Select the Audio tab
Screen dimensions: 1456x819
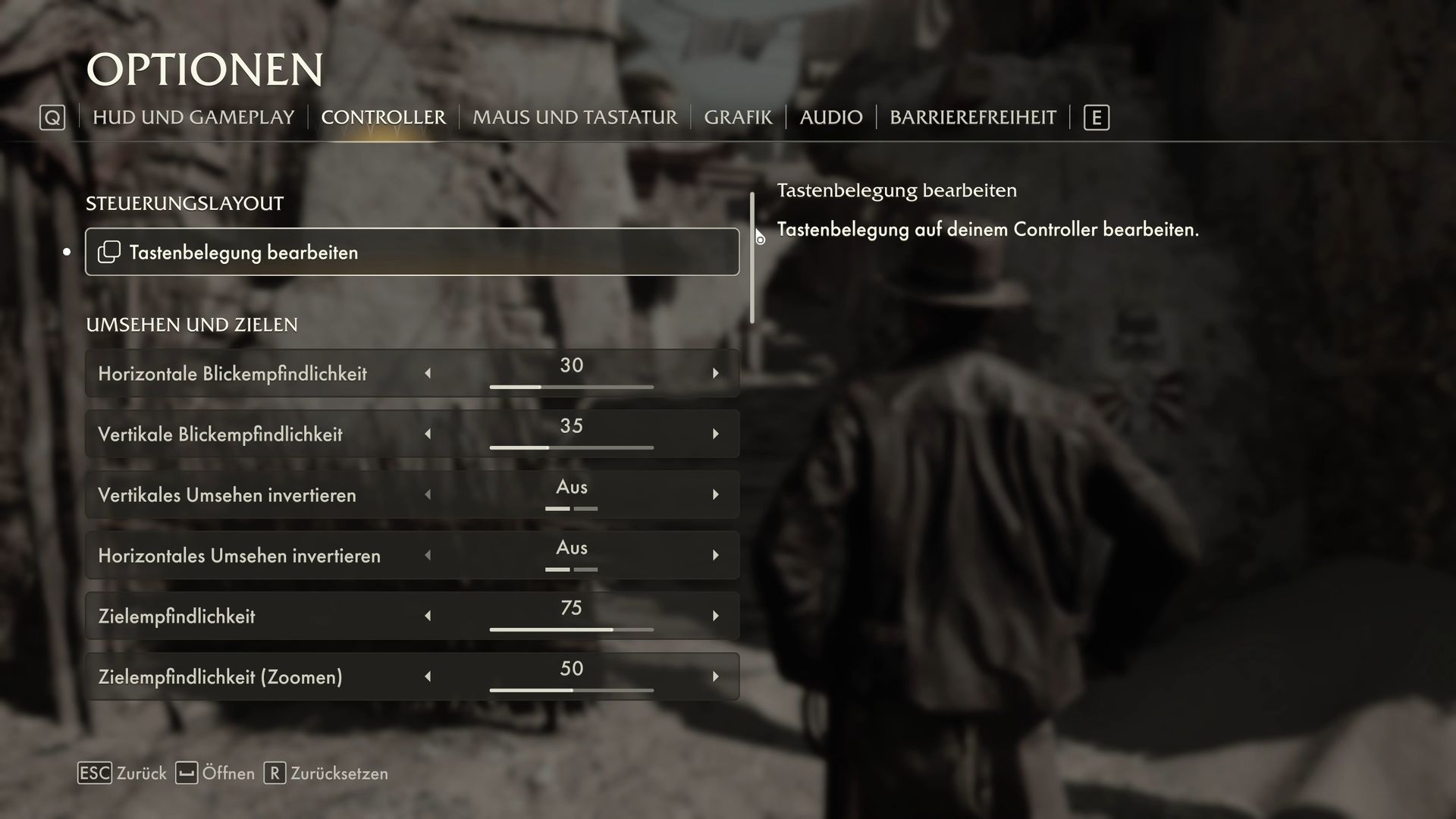831,118
